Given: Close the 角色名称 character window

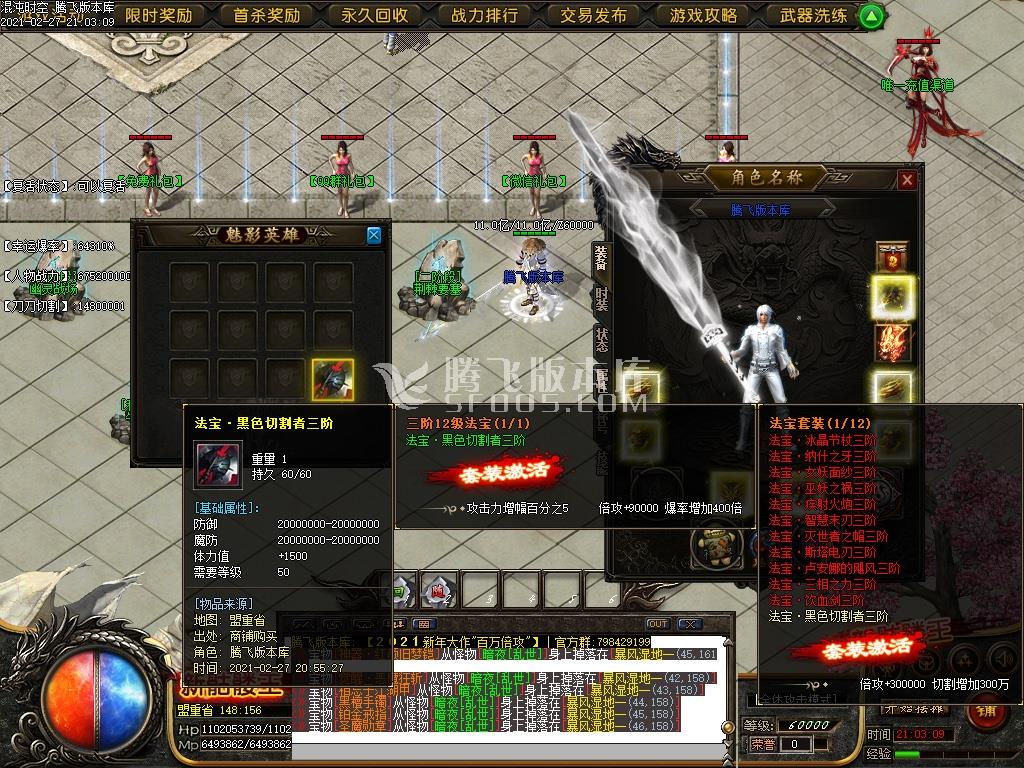Looking at the screenshot, I should [x=907, y=180].
